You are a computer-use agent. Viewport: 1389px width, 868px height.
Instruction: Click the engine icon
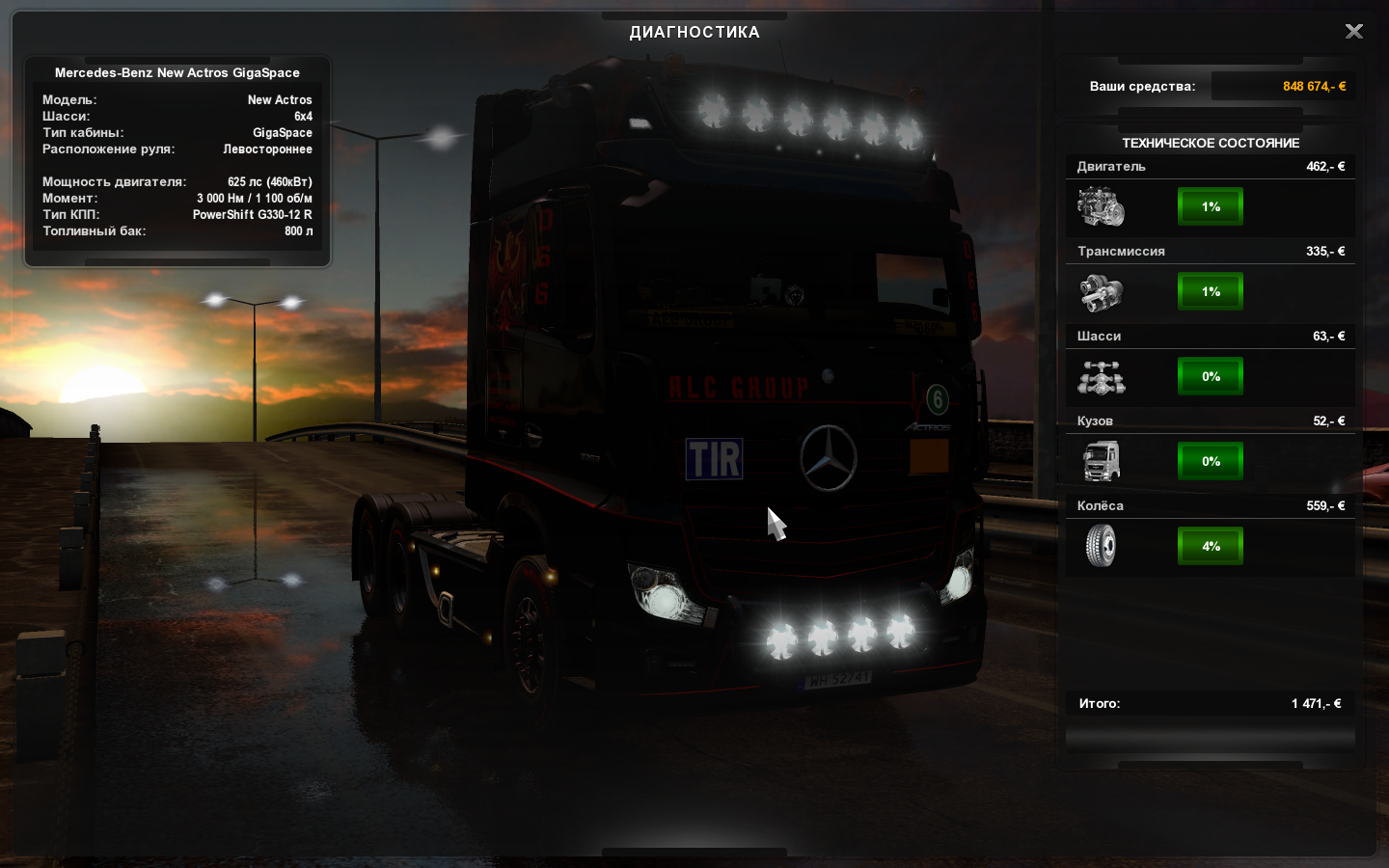tap(1101, 206)
